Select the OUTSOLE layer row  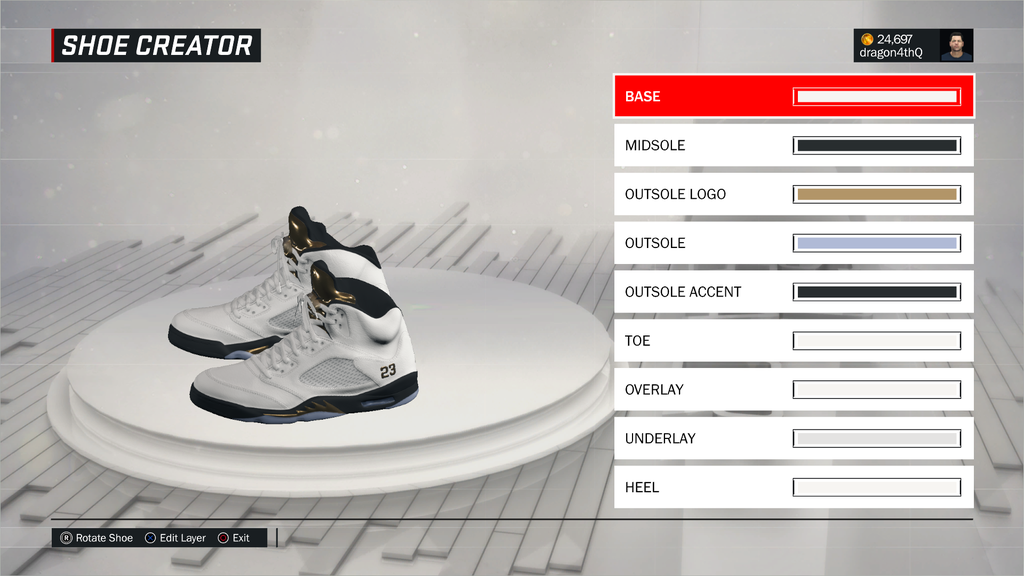[793, 243]
